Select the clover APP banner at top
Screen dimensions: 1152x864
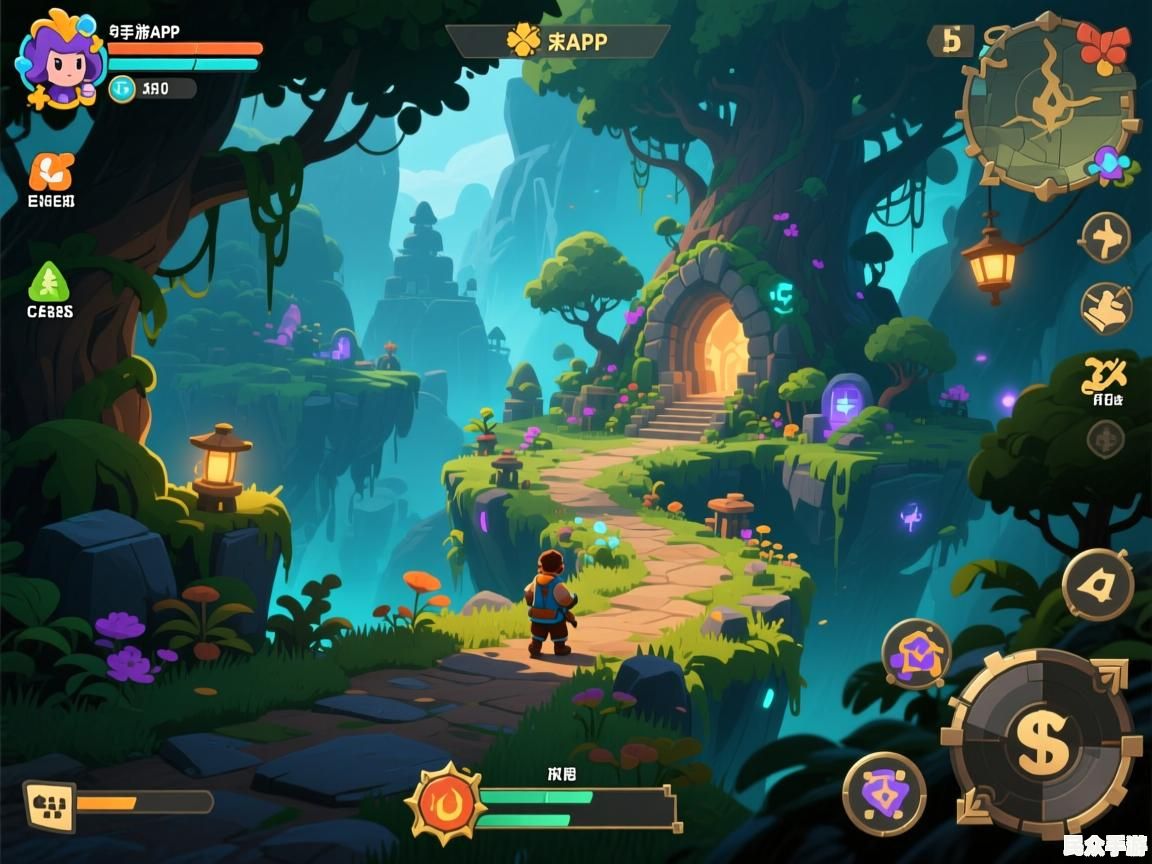[557, 41]
